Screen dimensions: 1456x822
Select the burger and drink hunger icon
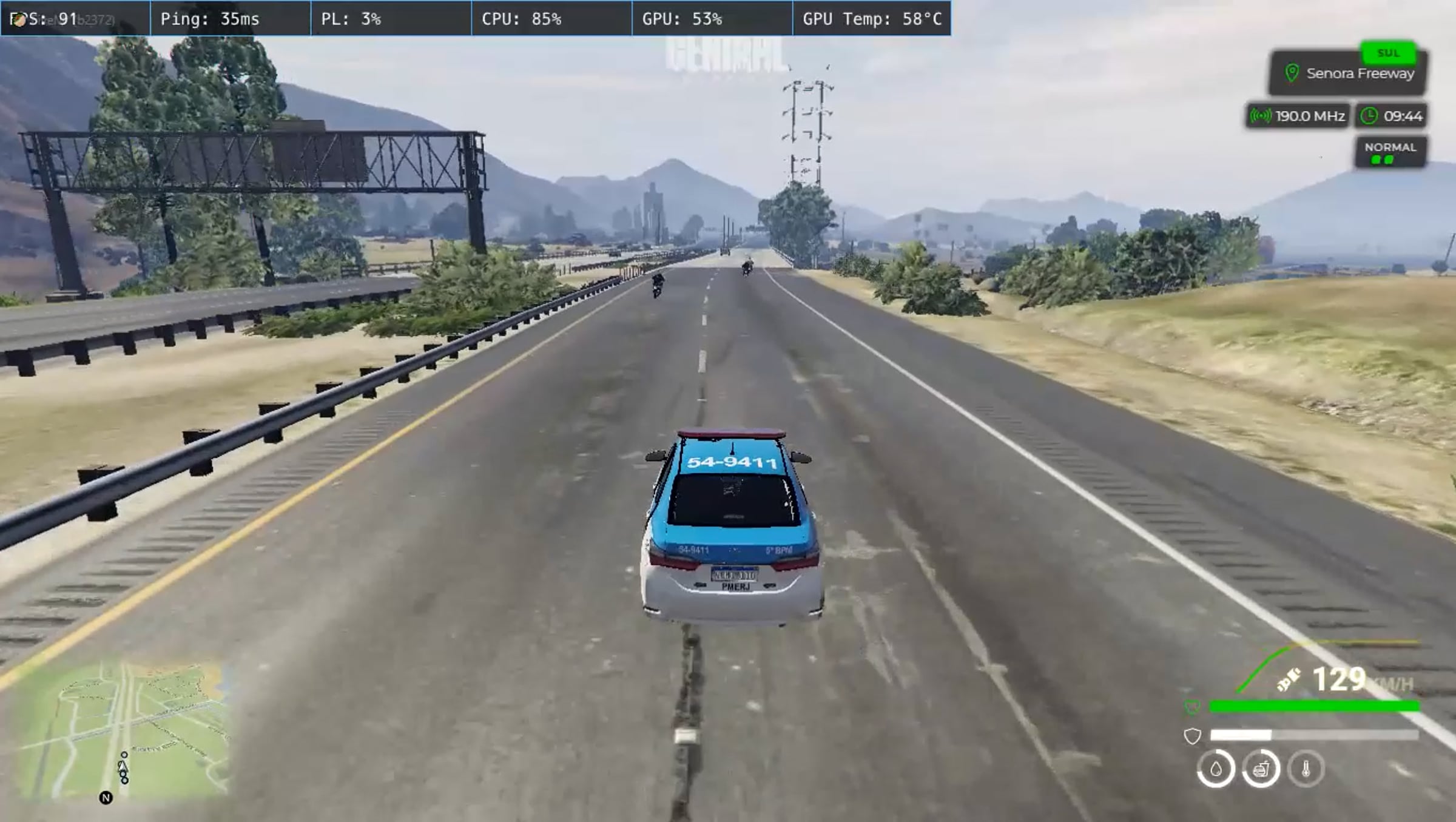1261,769
